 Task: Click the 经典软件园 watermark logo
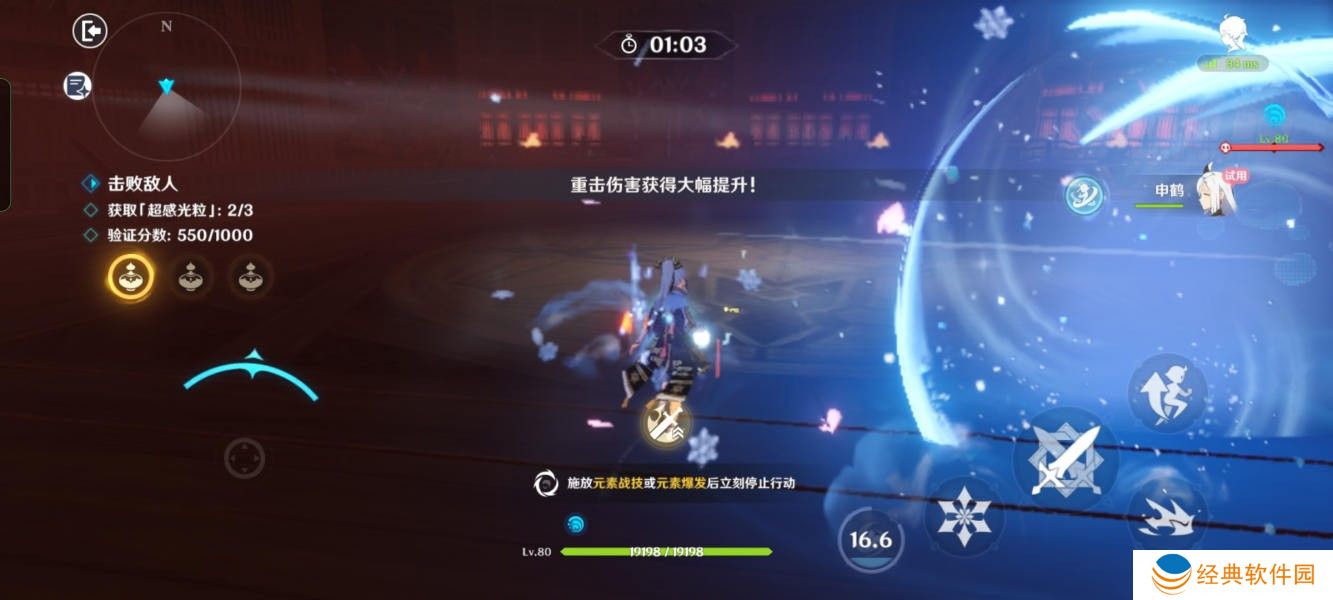pyautogui.click(x=1232, y=575)
